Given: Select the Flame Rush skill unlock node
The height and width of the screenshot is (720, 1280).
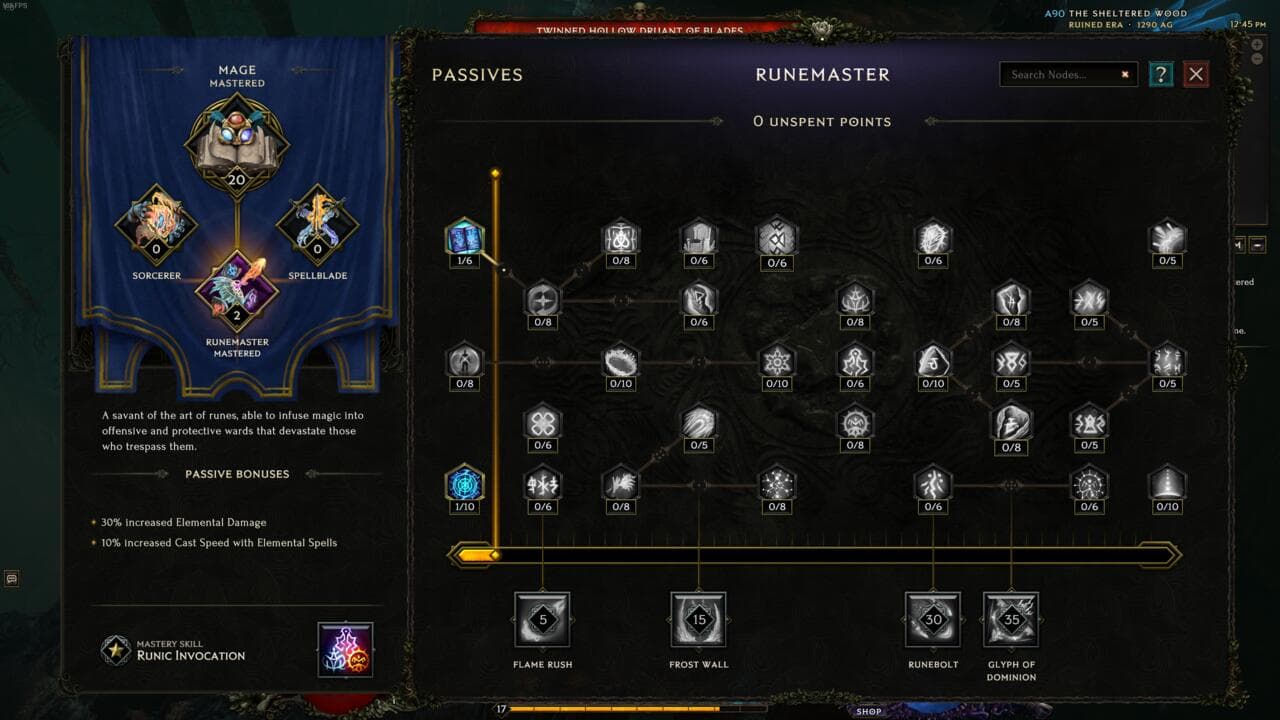Looking at the screenshot, I should (x=542, y=619).
